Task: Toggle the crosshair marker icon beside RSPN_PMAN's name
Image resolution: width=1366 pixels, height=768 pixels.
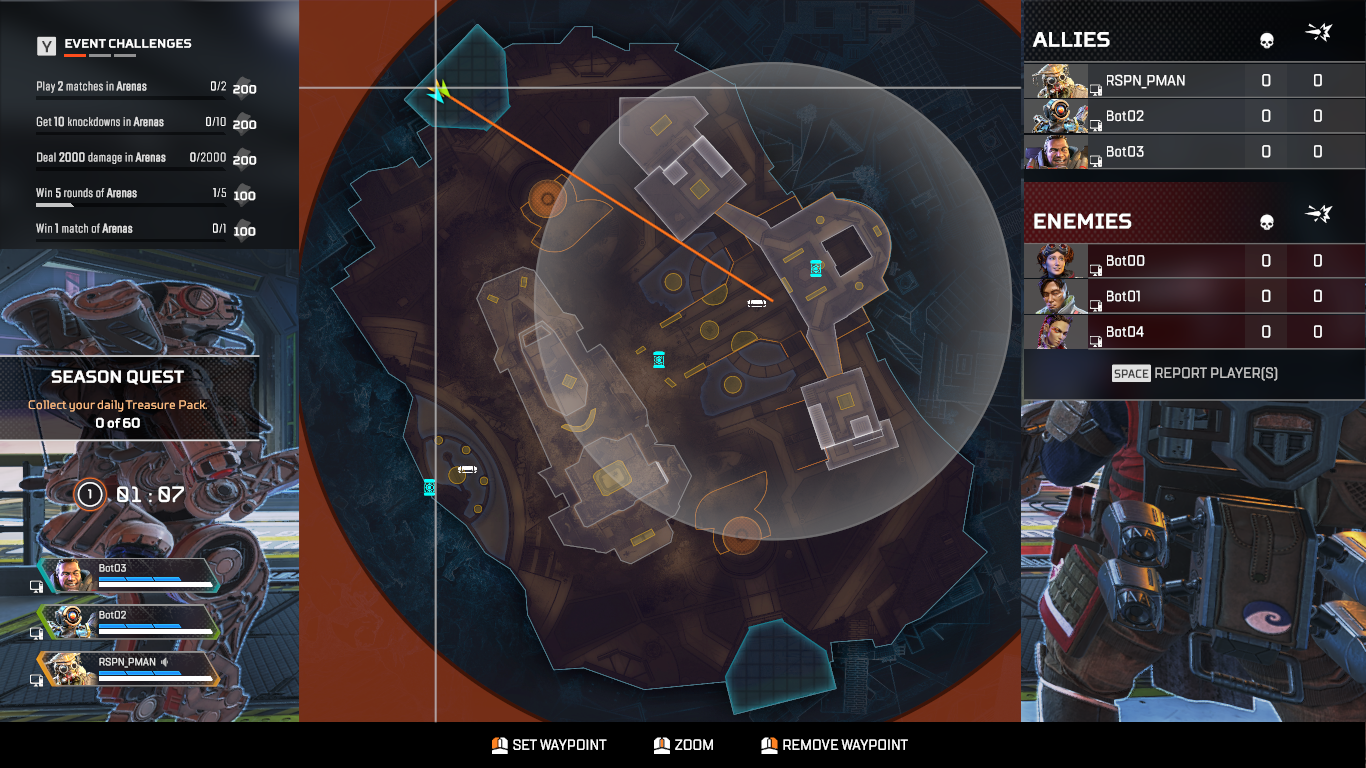Action: [x=1097, y=89]
